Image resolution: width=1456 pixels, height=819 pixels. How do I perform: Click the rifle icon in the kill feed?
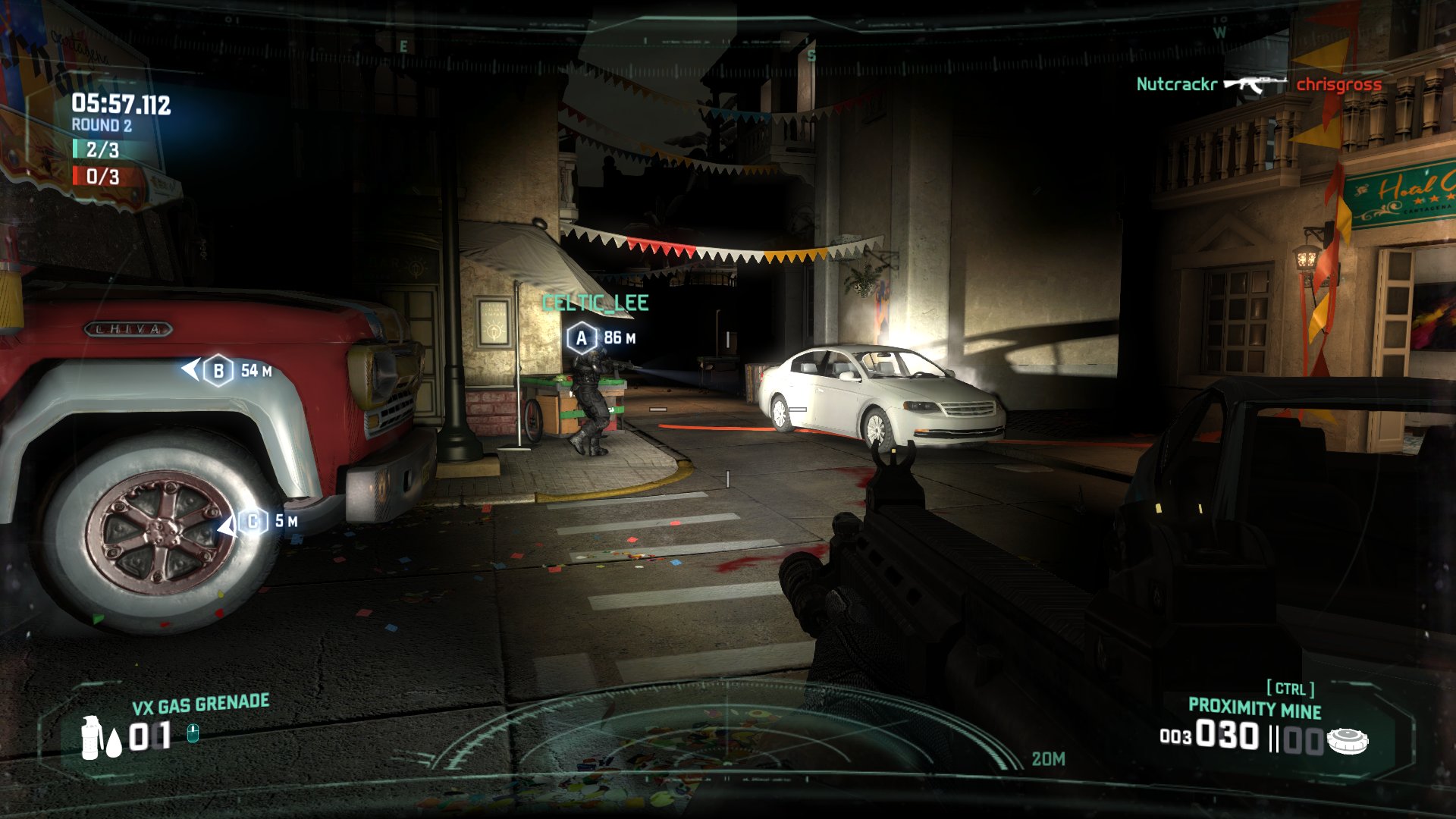(1255, 83)
